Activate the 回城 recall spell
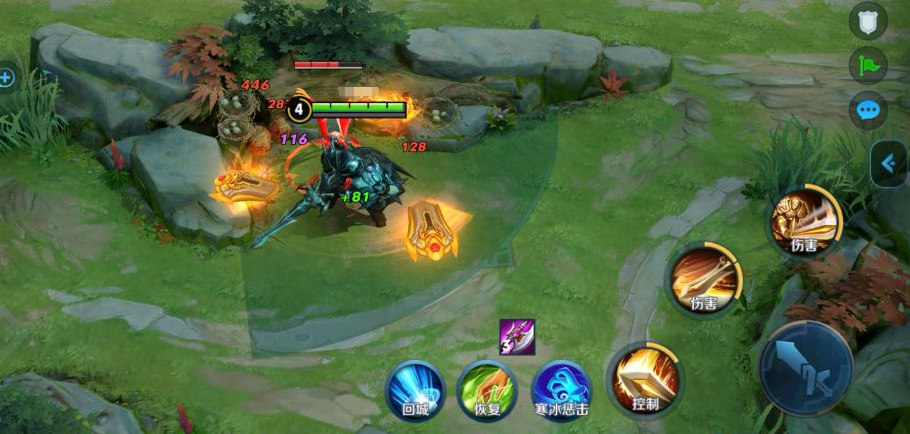Viewport: 910px width, 434px height. coord(415,388)
